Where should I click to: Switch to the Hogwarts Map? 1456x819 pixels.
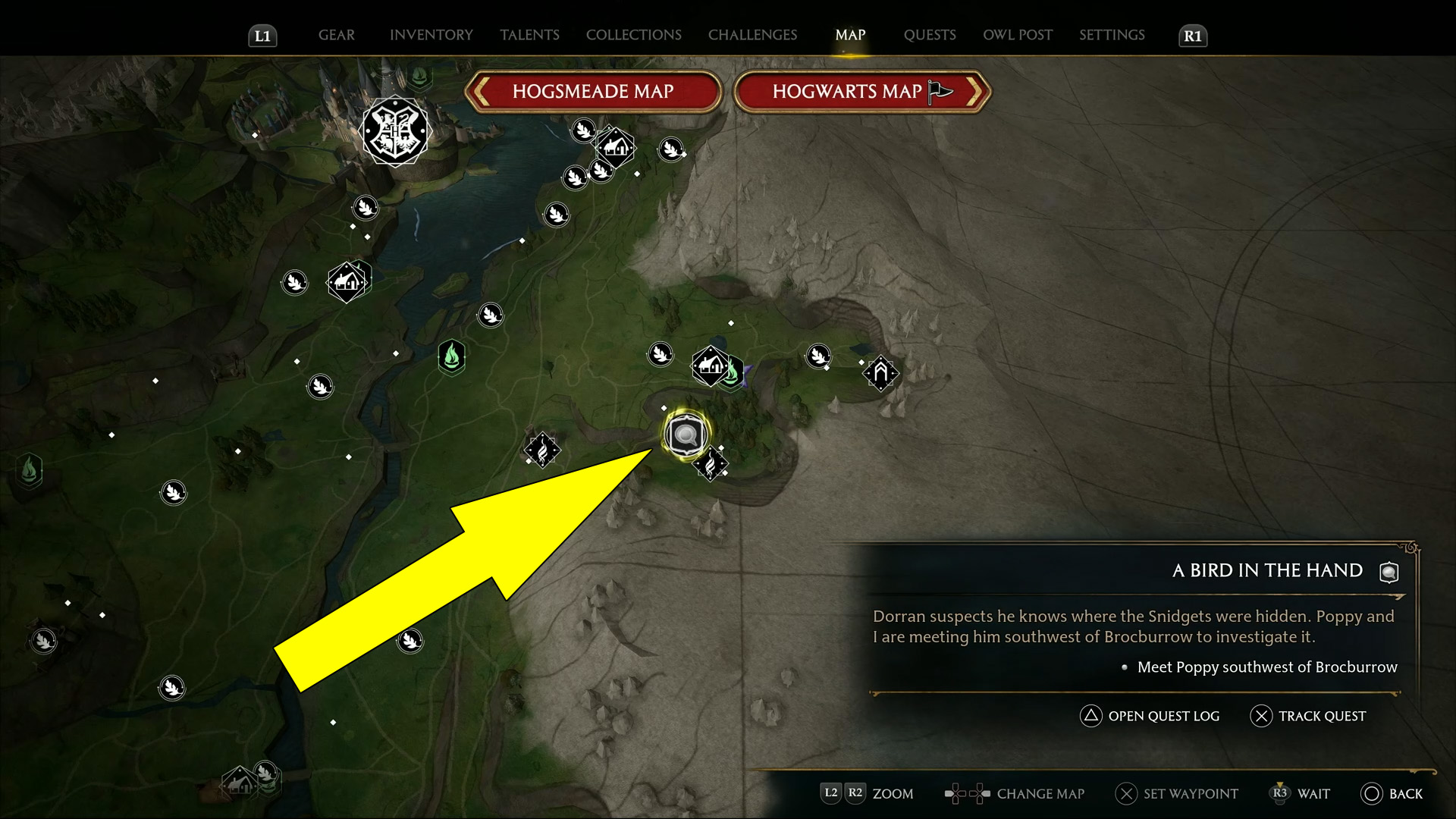(862, 92)
